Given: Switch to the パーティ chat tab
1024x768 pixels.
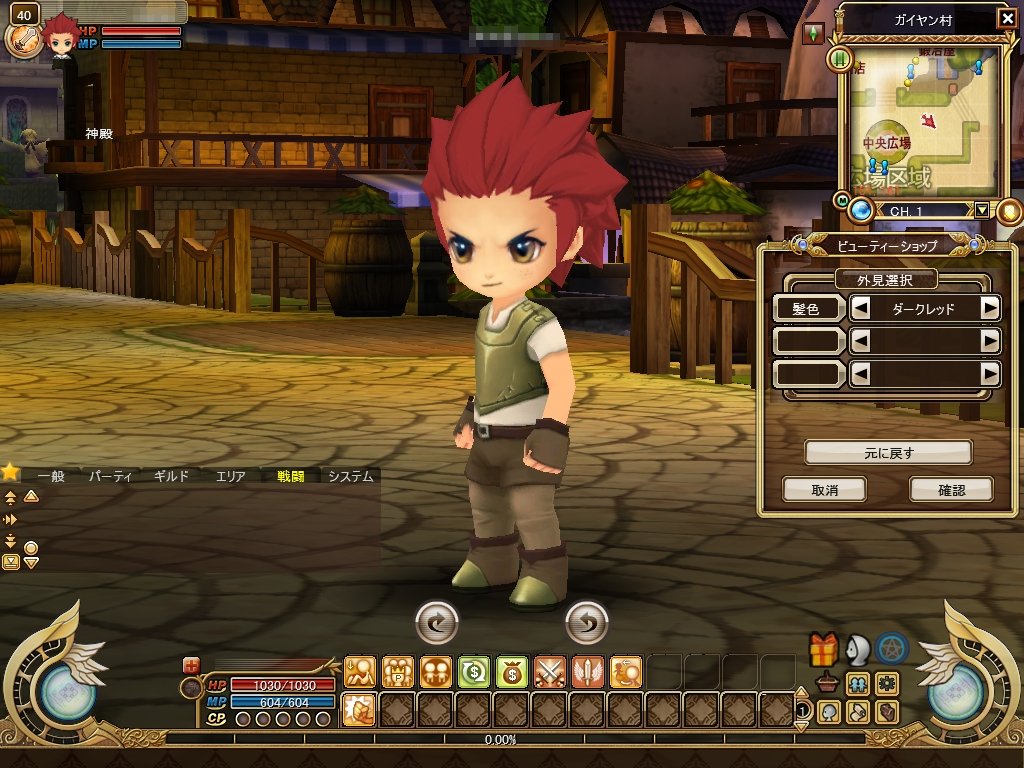Looking at the screenshot, I should 110,477.
